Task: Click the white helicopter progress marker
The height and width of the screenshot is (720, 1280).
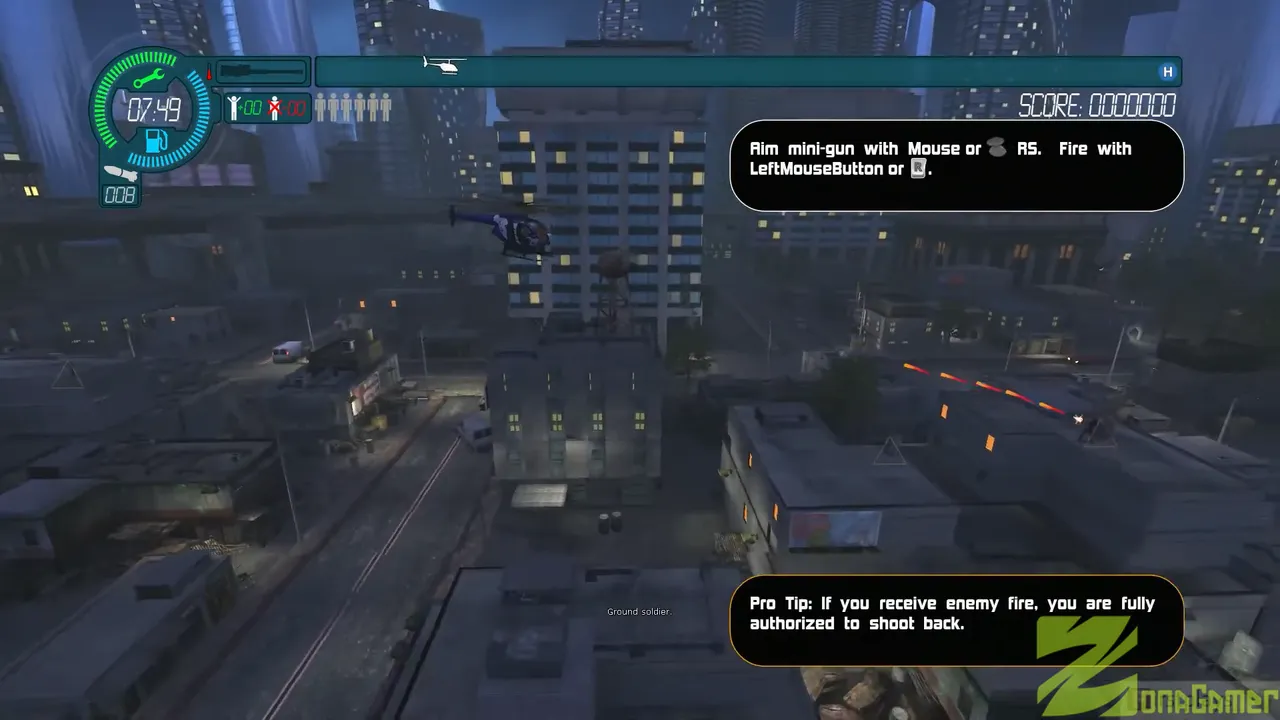Action: pos(443,66)
